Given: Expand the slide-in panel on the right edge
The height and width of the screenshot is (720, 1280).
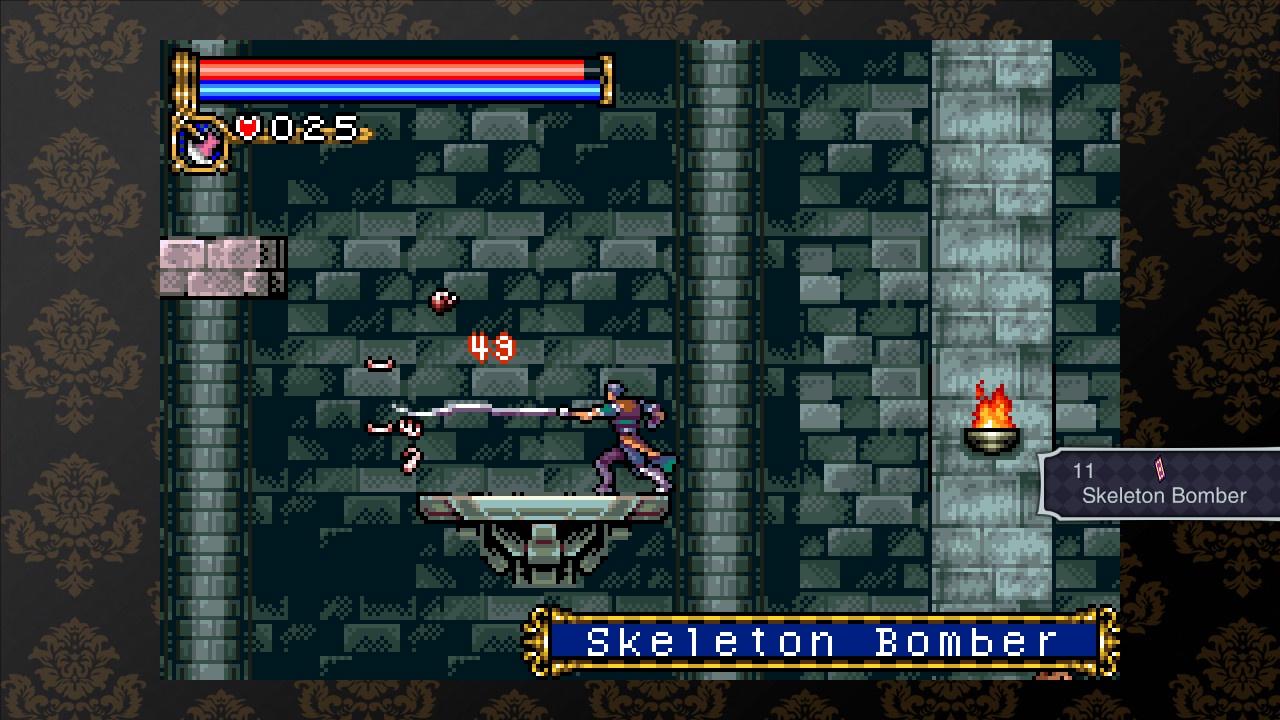Looking at the screenshot, I should pos(1160,480).
